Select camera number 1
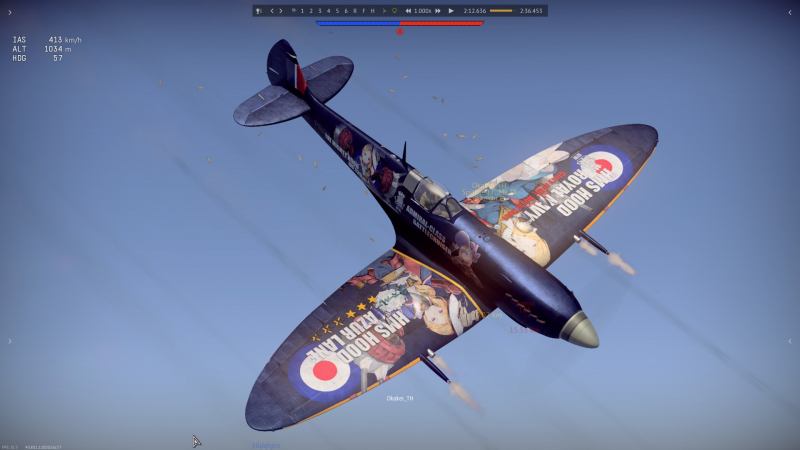The height and width of the screenshot is (450, 800). [302, 11]
